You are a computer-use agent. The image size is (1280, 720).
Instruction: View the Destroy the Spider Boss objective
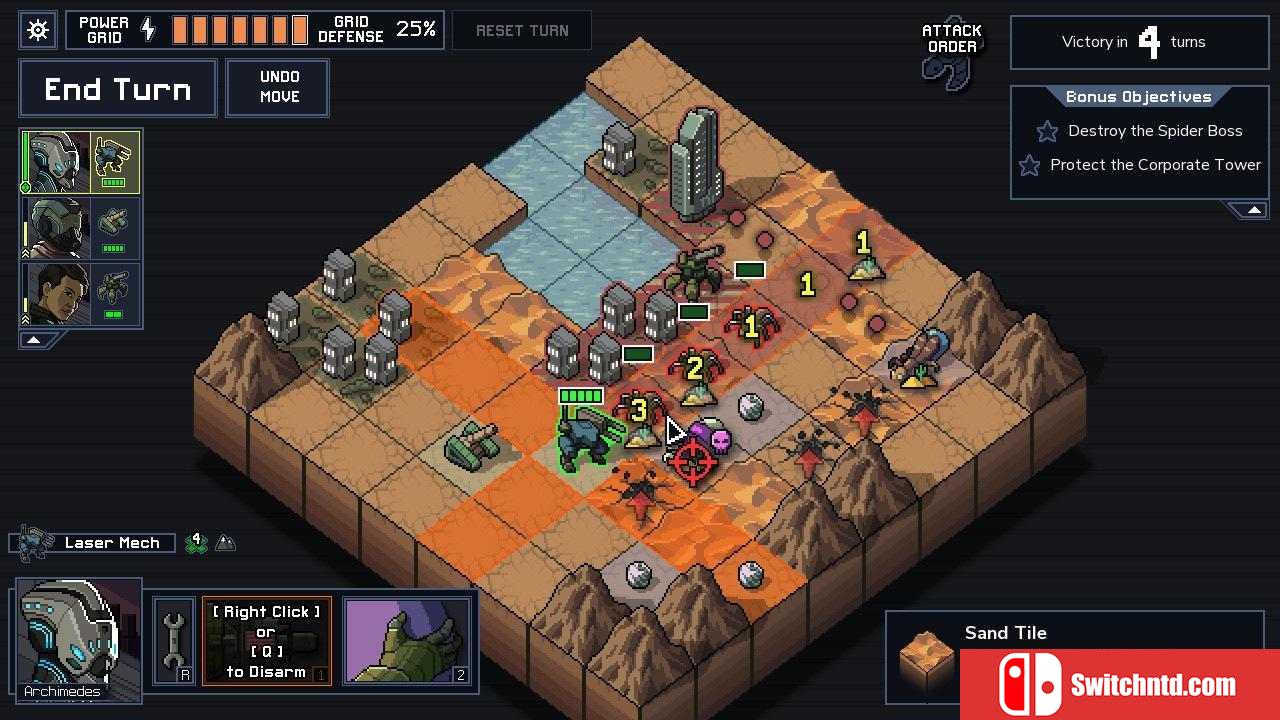[x=1154, y=131]
